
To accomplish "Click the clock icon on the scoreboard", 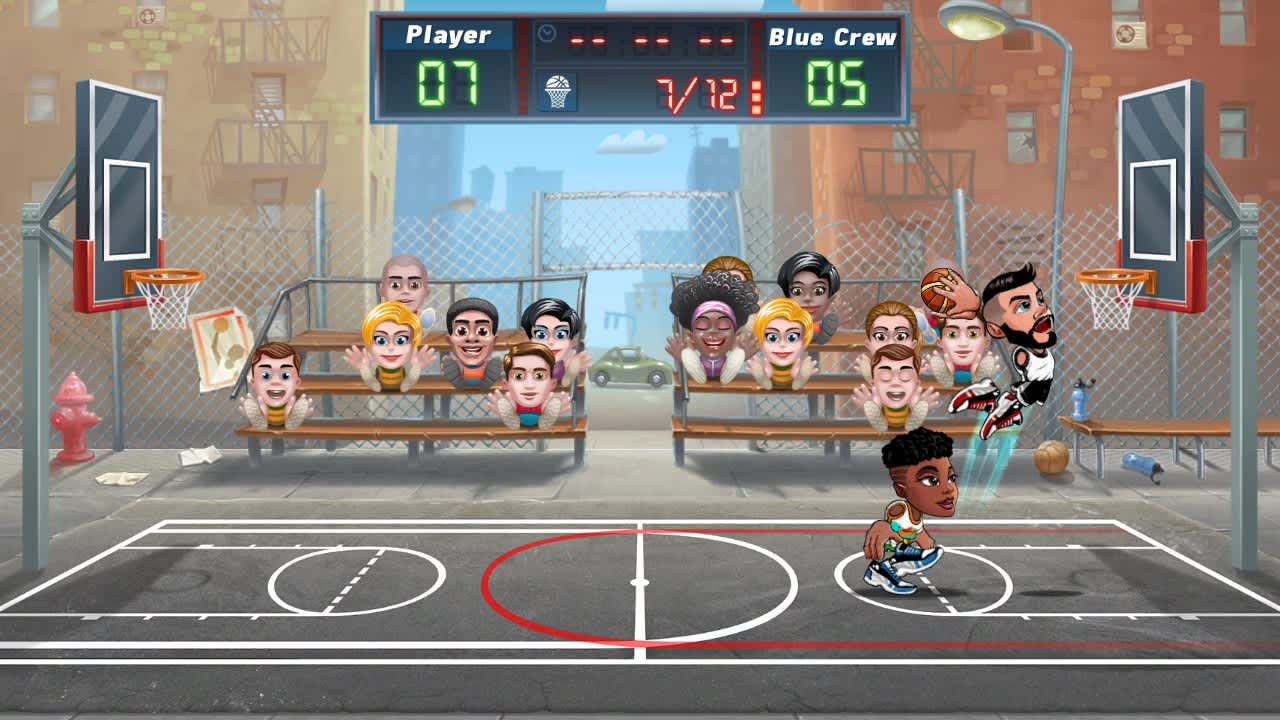I will [x=545, y=33].
